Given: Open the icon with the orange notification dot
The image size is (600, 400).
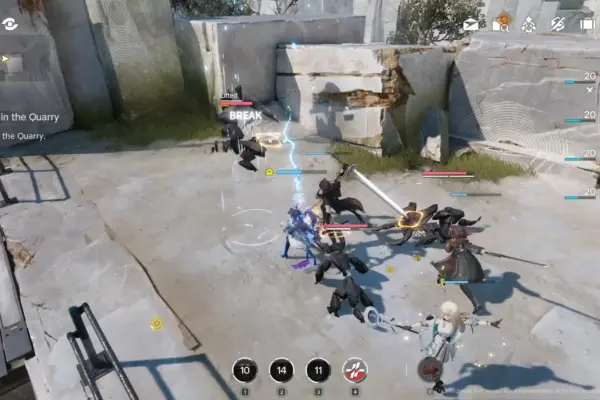Looking at the screenshot, I should tap(502, 22).
